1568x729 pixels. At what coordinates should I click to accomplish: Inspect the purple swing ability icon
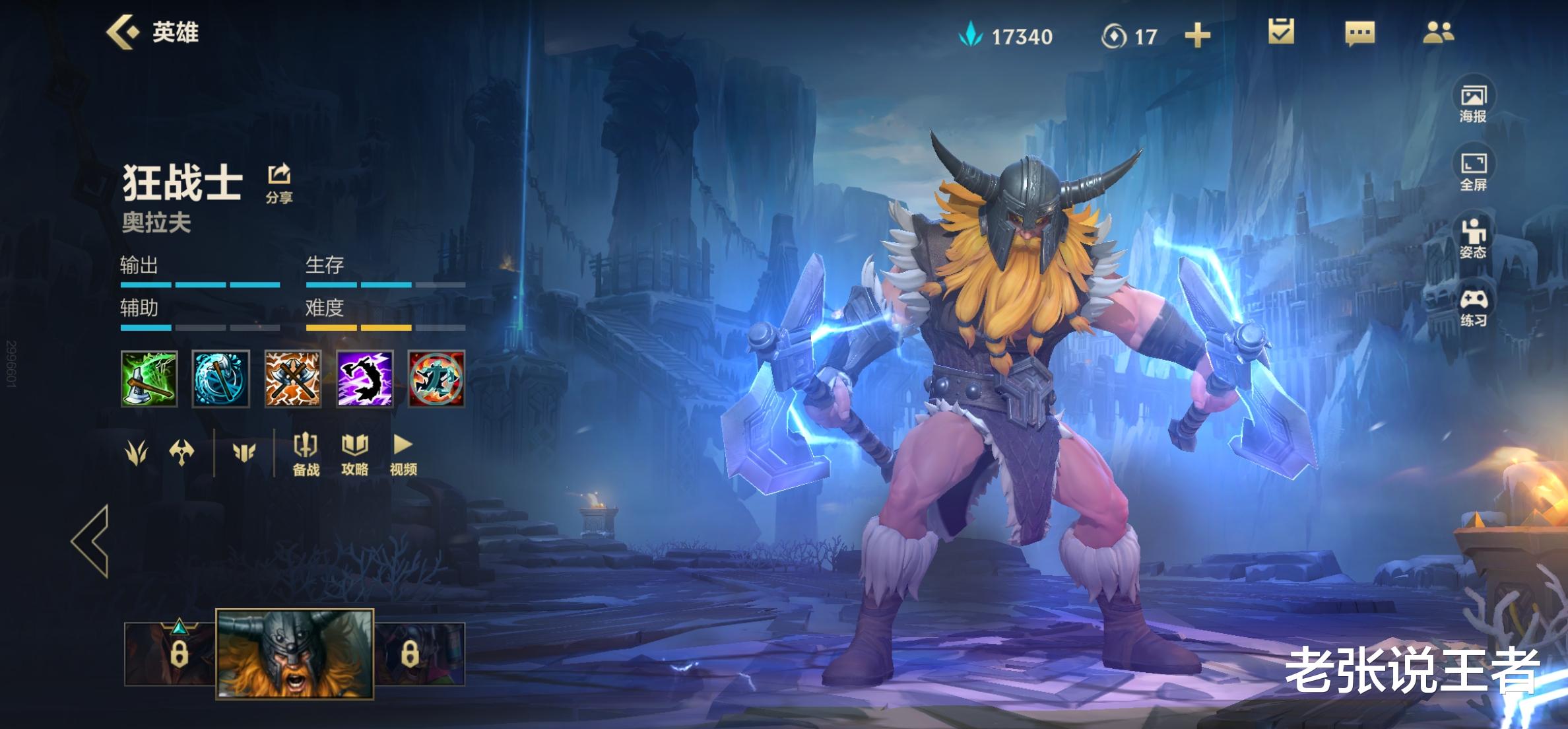365,378
